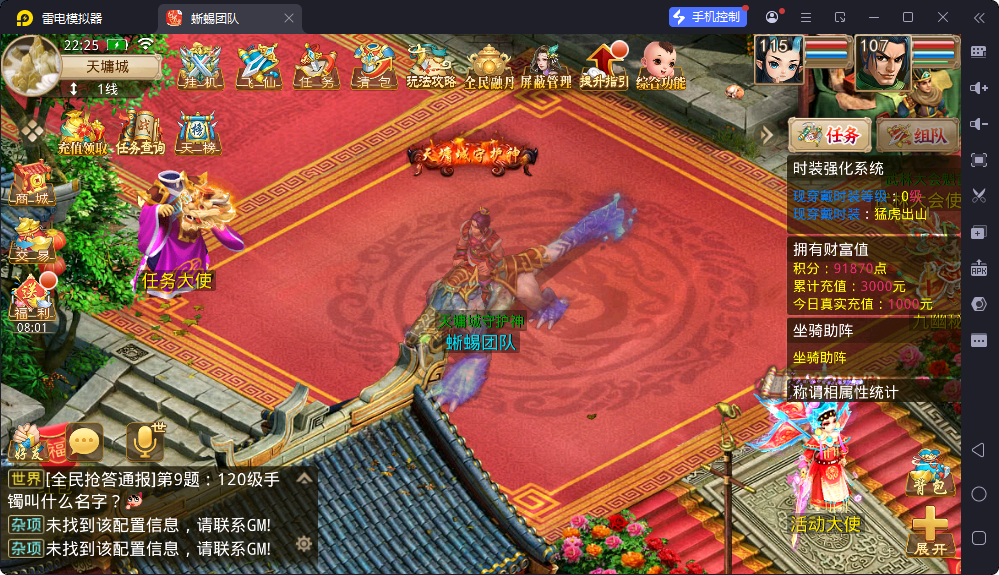Open the 福利 welfare gift icon

[31, 298]
